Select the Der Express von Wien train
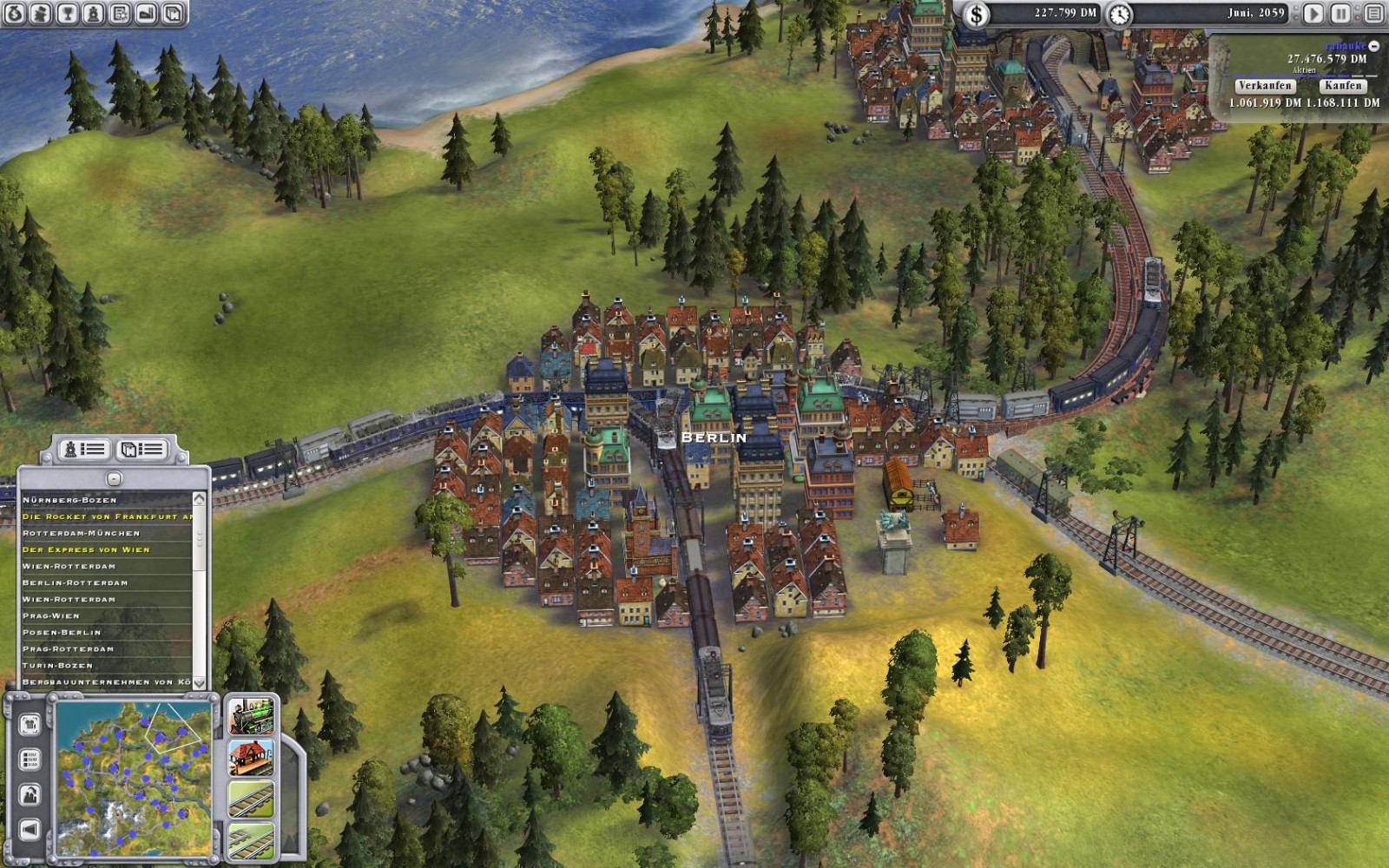The image size is (1389, 868). 86,549
